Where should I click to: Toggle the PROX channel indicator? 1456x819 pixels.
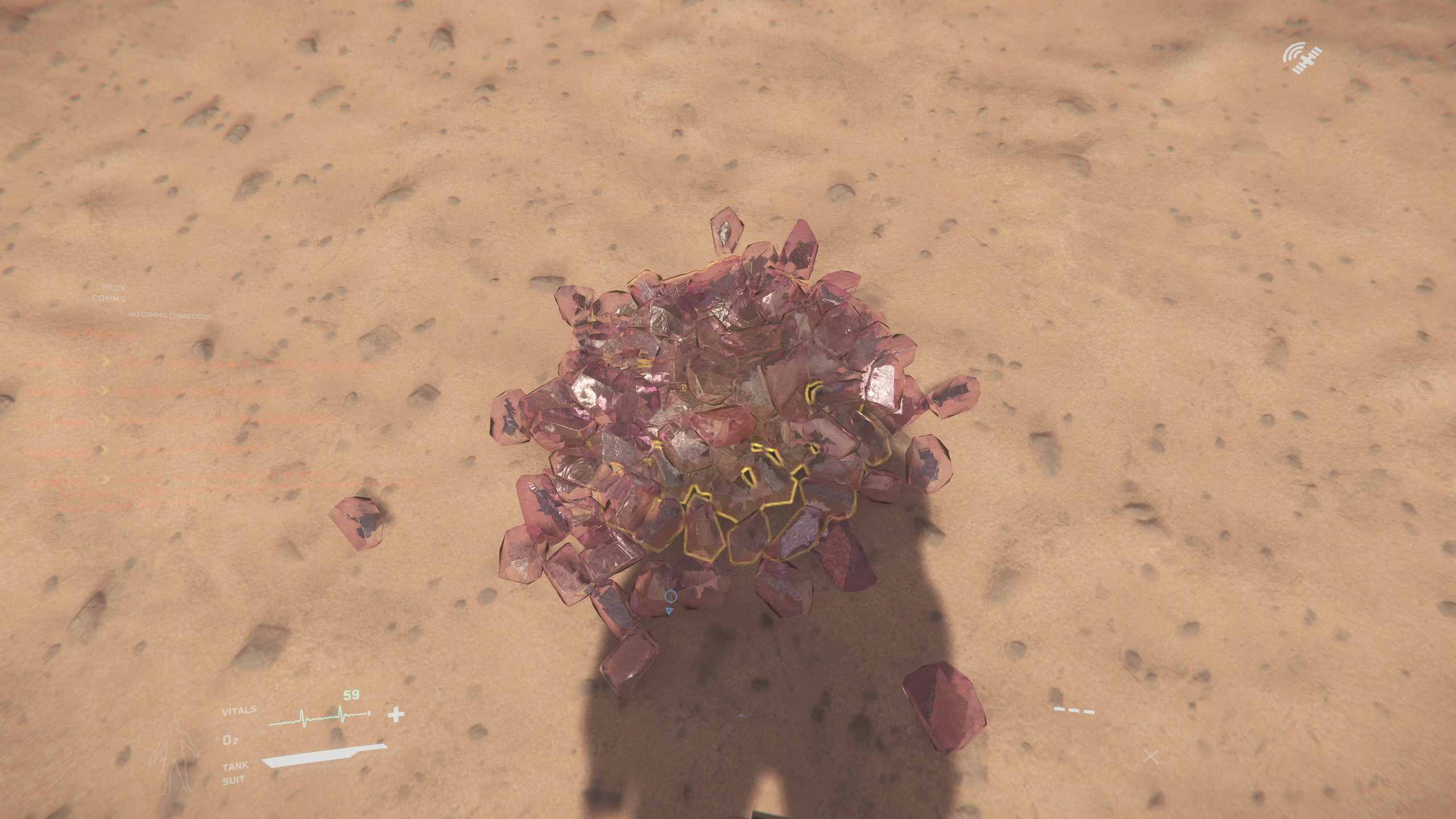point(112,288)
